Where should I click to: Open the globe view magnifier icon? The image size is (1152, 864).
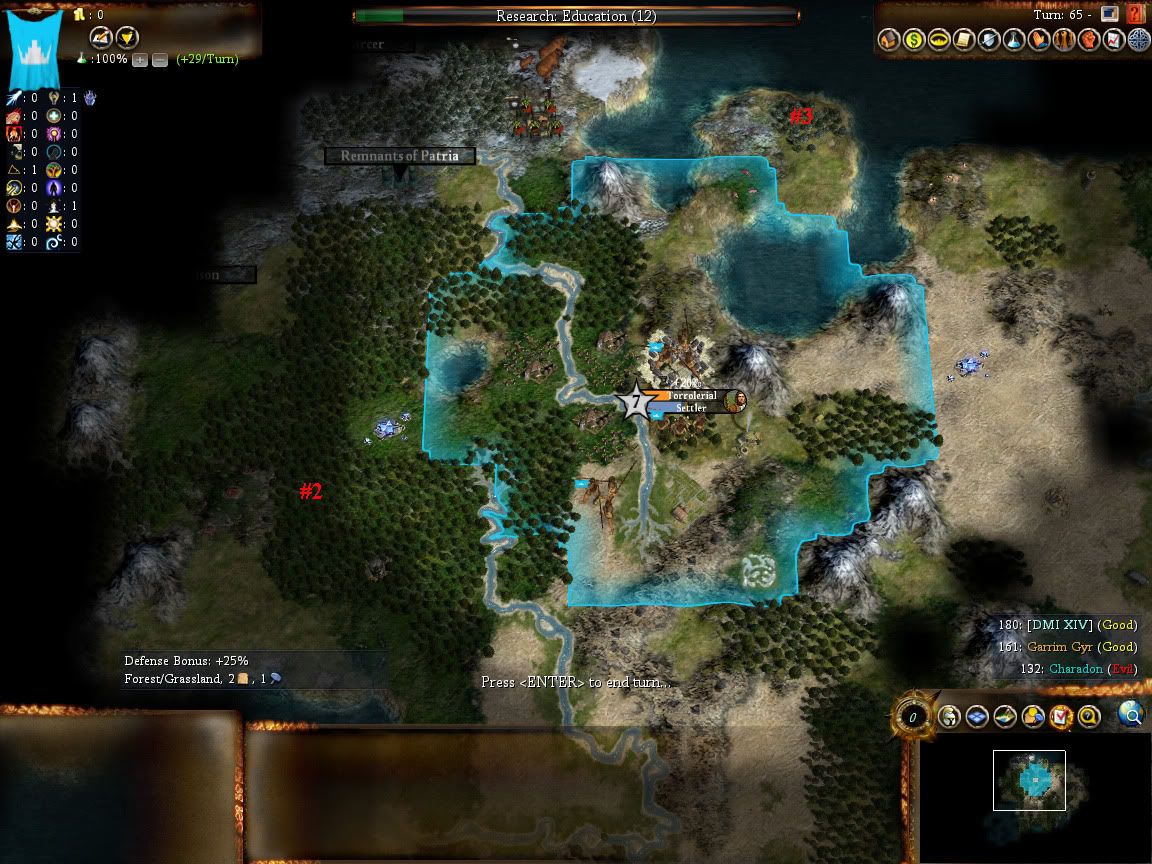pos(1131,714)
